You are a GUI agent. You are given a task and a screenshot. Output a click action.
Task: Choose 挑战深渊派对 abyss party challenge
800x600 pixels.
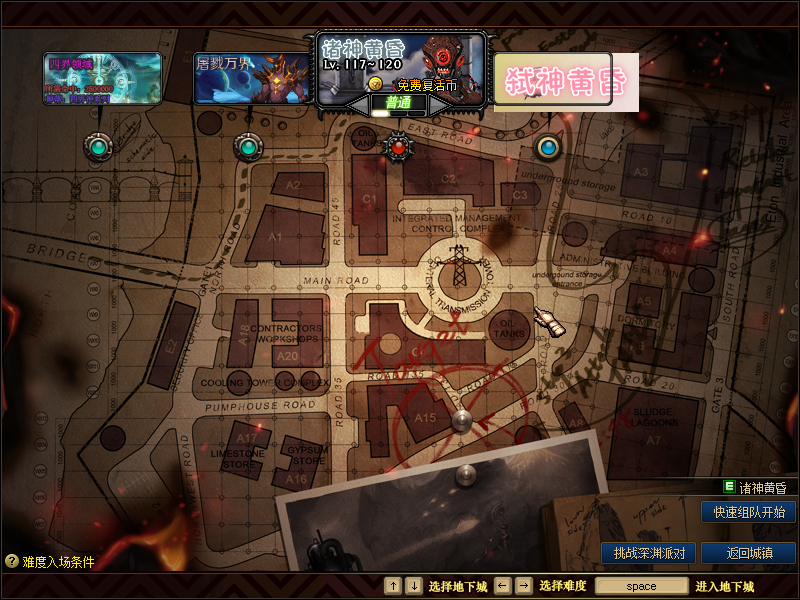tap(649, 553)
